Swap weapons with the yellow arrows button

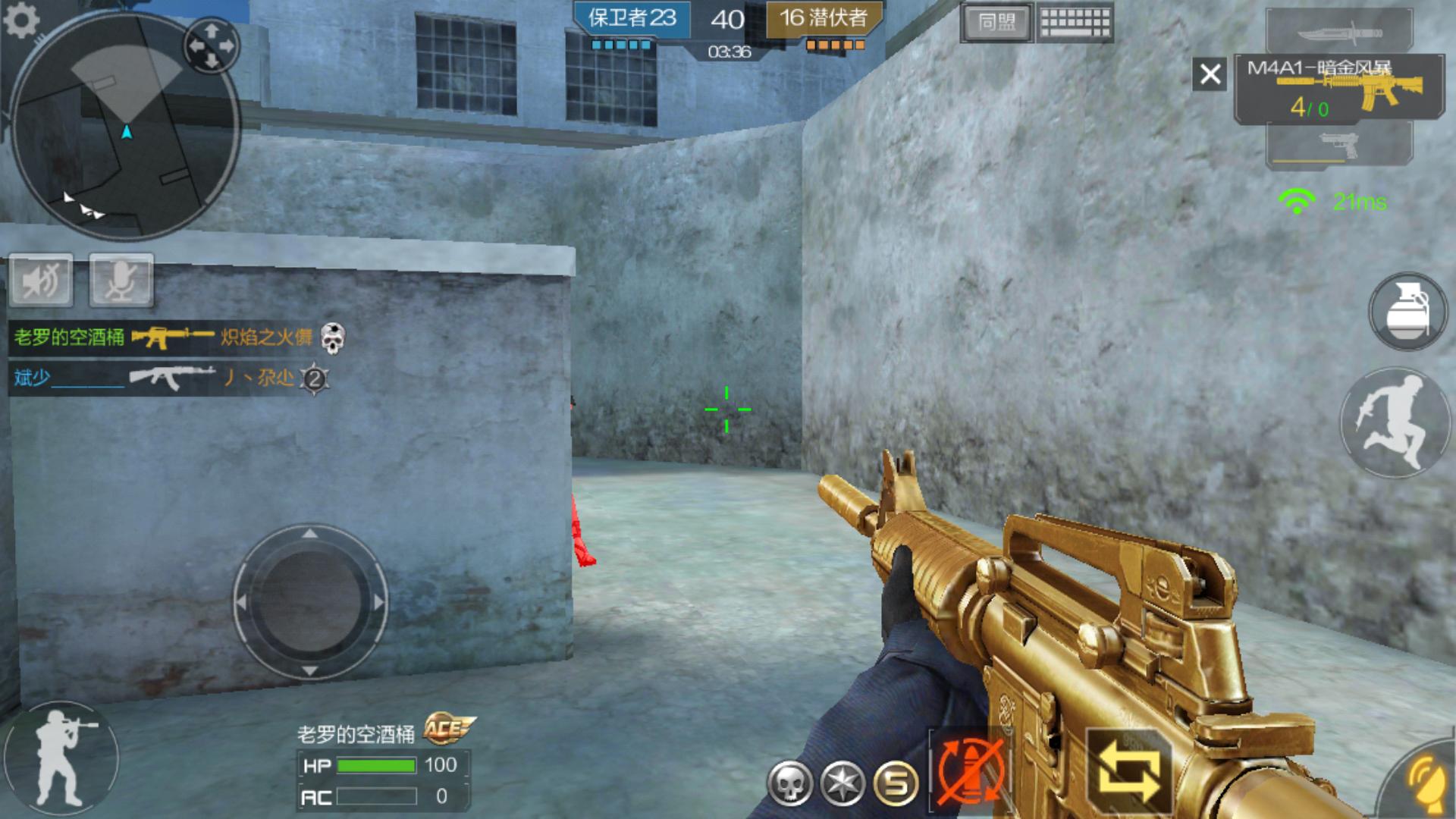[1129, 771]
